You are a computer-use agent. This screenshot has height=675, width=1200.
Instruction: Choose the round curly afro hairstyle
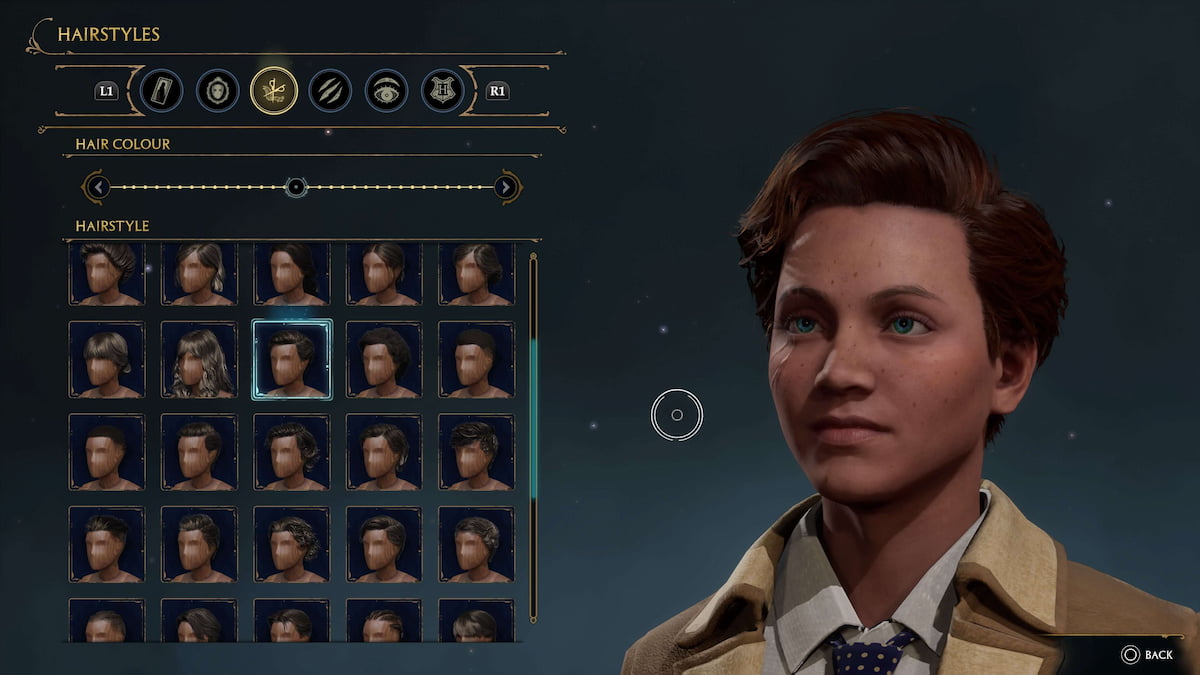384,360
